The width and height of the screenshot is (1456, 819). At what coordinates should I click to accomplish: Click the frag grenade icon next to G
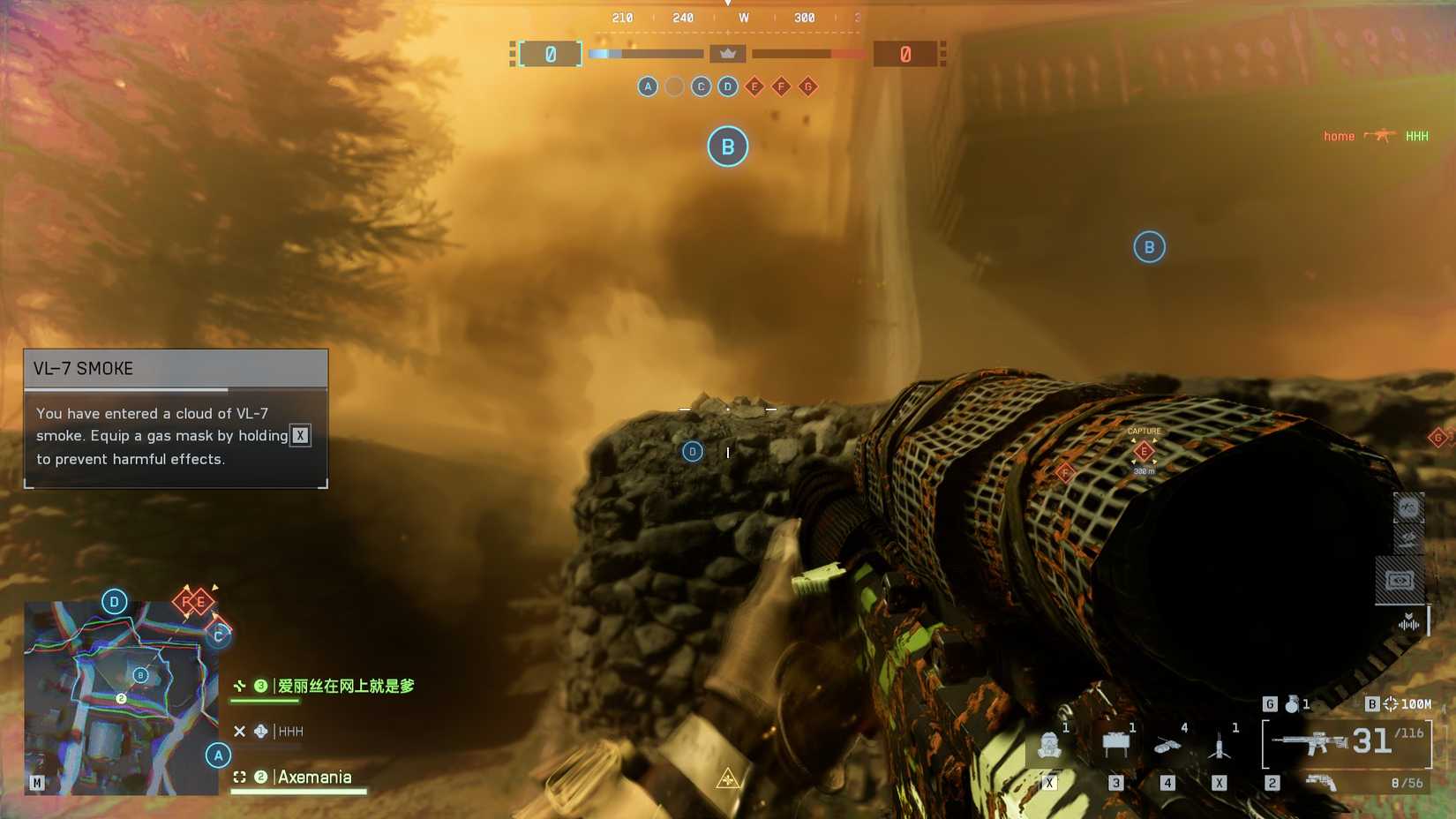point(1292,705)
